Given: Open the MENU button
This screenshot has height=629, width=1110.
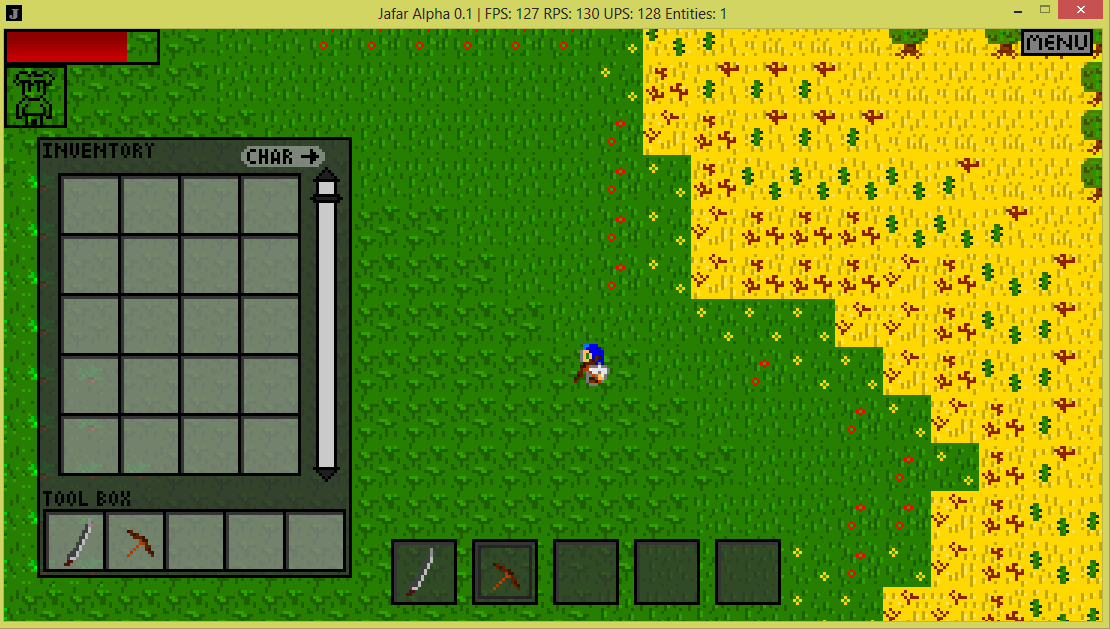Looking at the screenshot, I should [x=1057, y=42].
